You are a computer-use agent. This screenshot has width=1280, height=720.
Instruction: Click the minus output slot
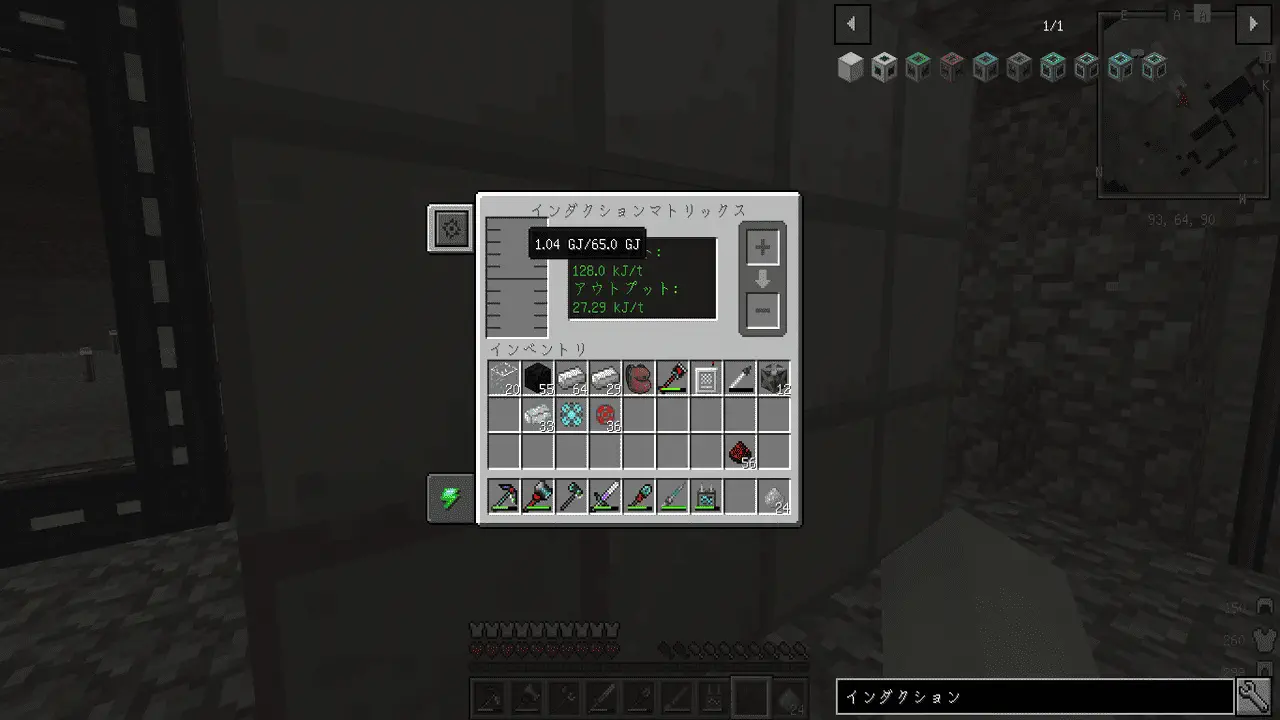[x=762, y=311]
